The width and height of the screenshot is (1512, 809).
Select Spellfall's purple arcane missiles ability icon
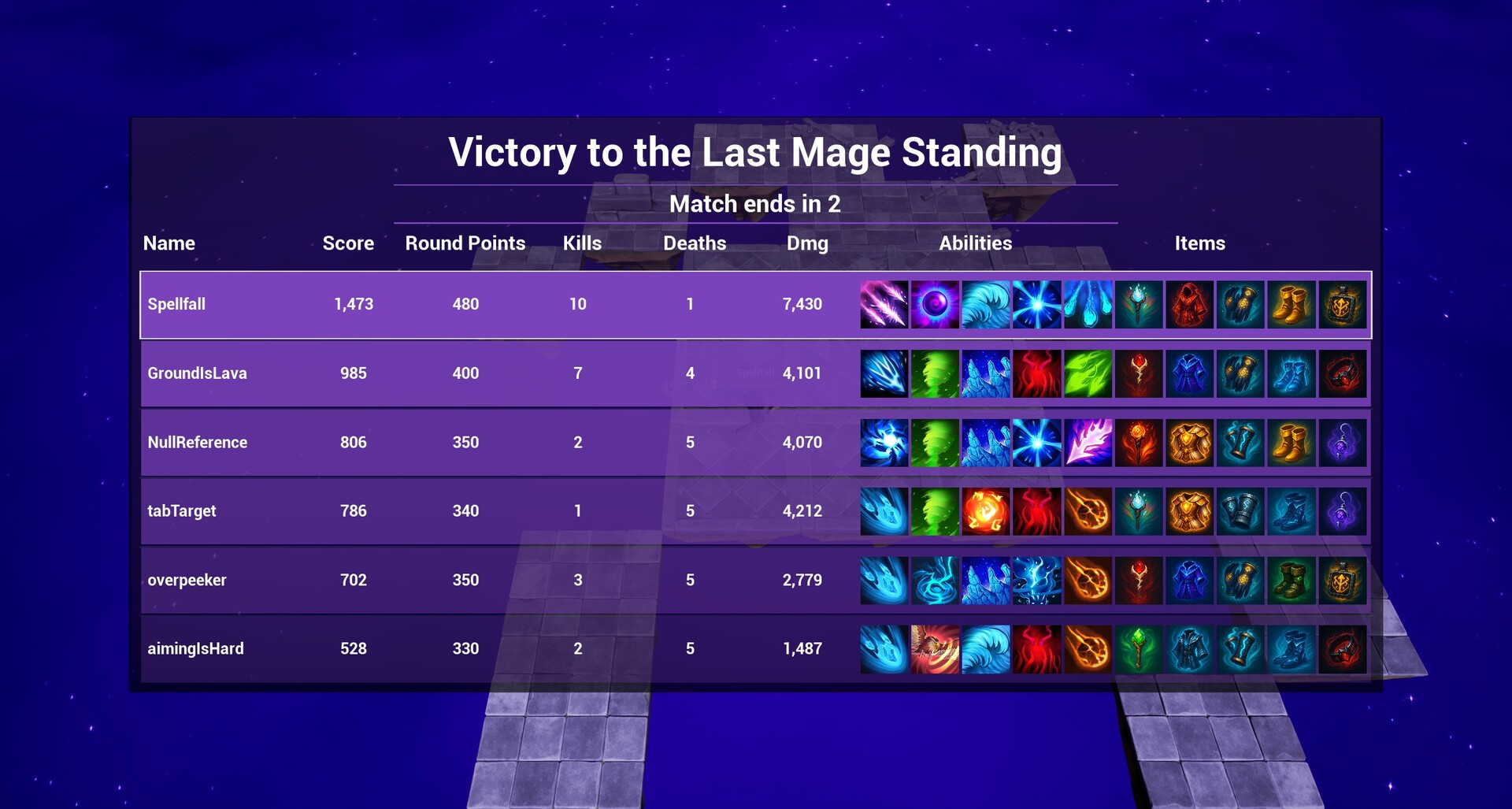pos(884,305)
